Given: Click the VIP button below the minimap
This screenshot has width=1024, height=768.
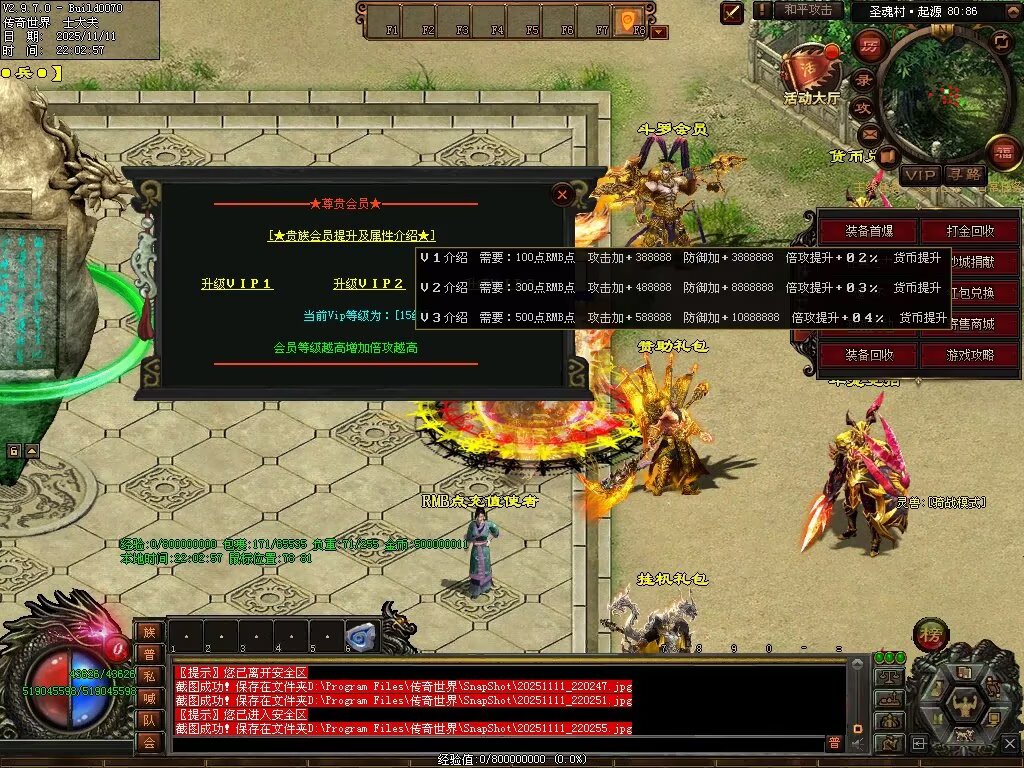Looking at the screenshot, I should [920, 175].
